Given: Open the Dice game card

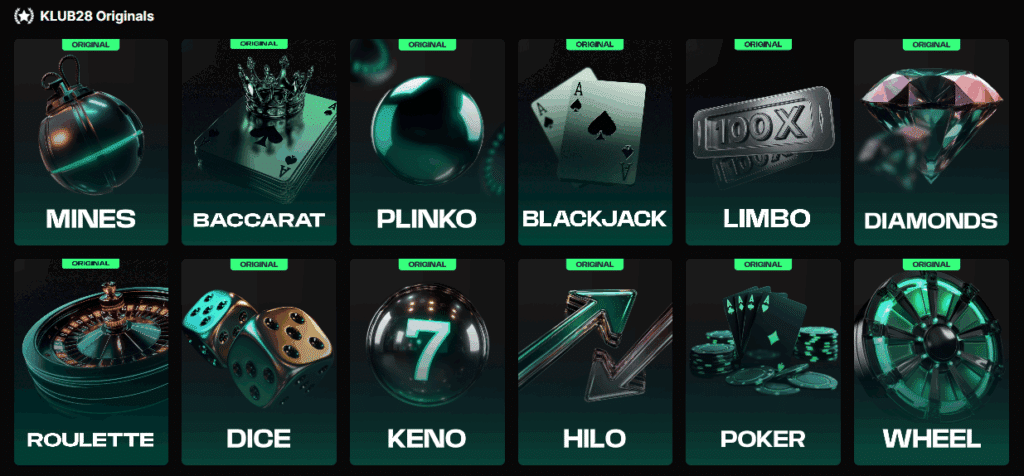Looking at the screenshot, I should click(x=259, y=360).
